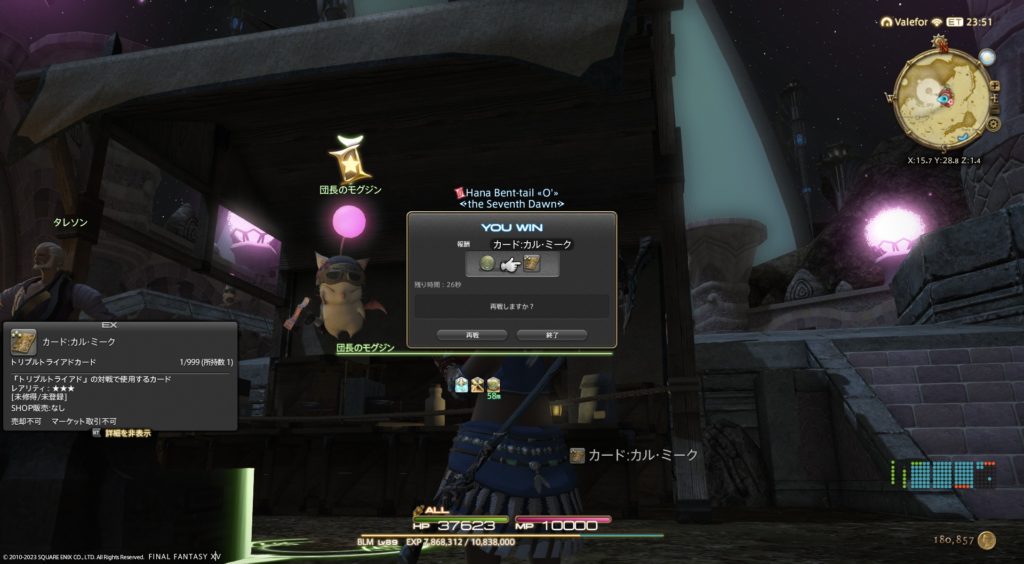Click the weather orb beside the minimap
Image resolution: width=1024 pixels, height=564 pixels.
tap(988, 58)
